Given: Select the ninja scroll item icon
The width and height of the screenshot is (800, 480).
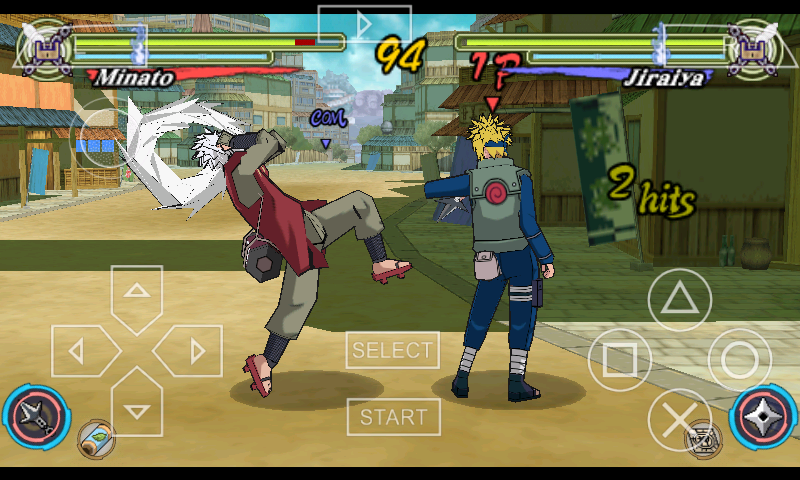Looking at the screenshot, I should tap(96, 438).
